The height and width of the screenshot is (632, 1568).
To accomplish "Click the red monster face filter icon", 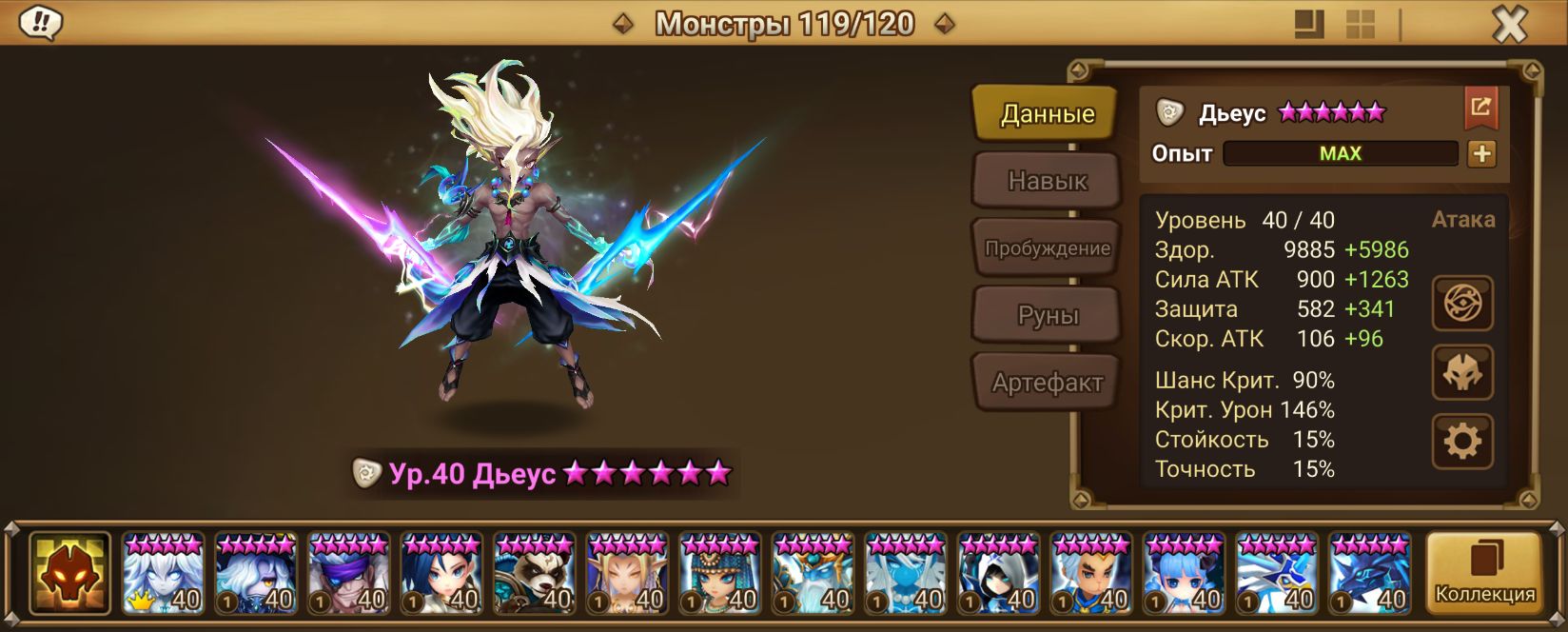I will [69, 573].
